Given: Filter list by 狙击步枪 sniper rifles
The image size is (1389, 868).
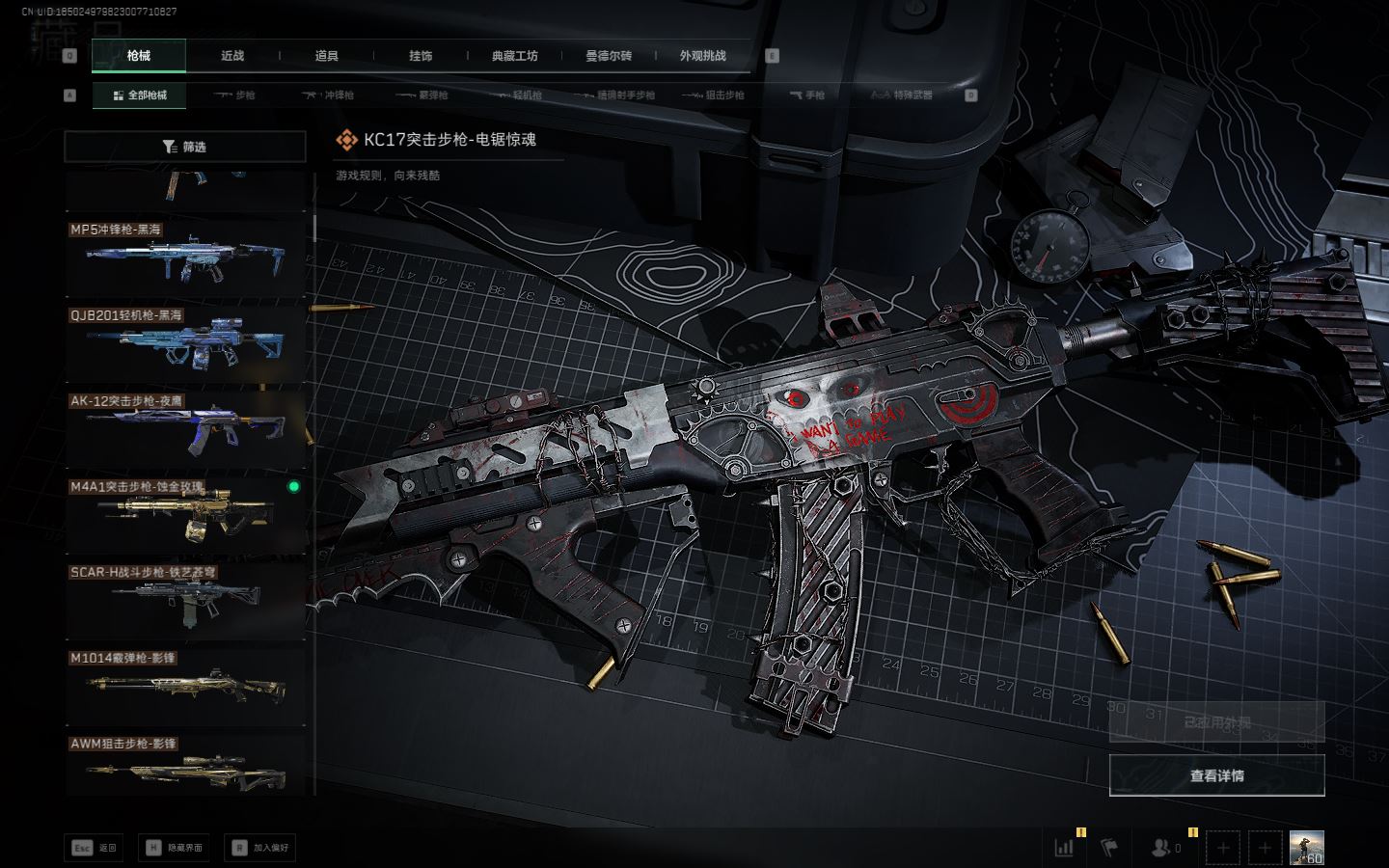Looking at the screenshot, I should 714,95.
